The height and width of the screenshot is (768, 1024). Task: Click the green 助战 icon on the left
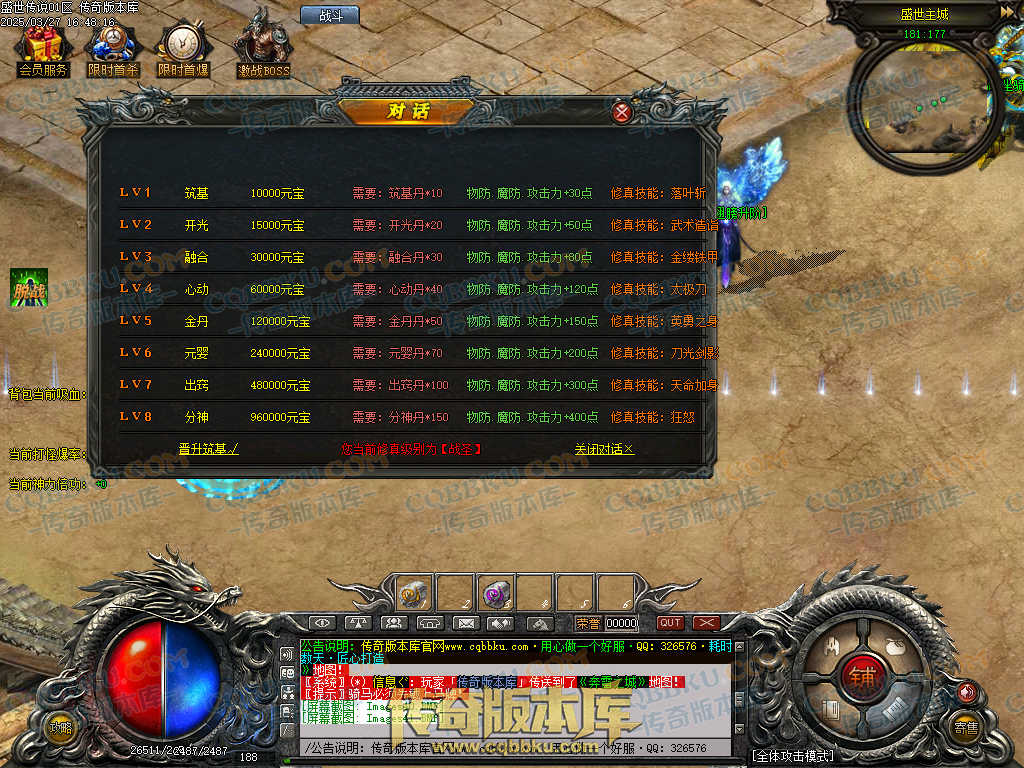coord(24,288)
